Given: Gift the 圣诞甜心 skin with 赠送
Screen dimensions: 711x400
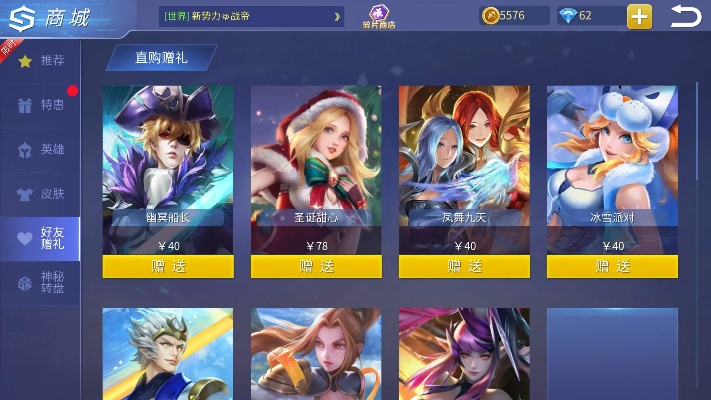Looking at the screenshot, I should [x=316, y=266].
